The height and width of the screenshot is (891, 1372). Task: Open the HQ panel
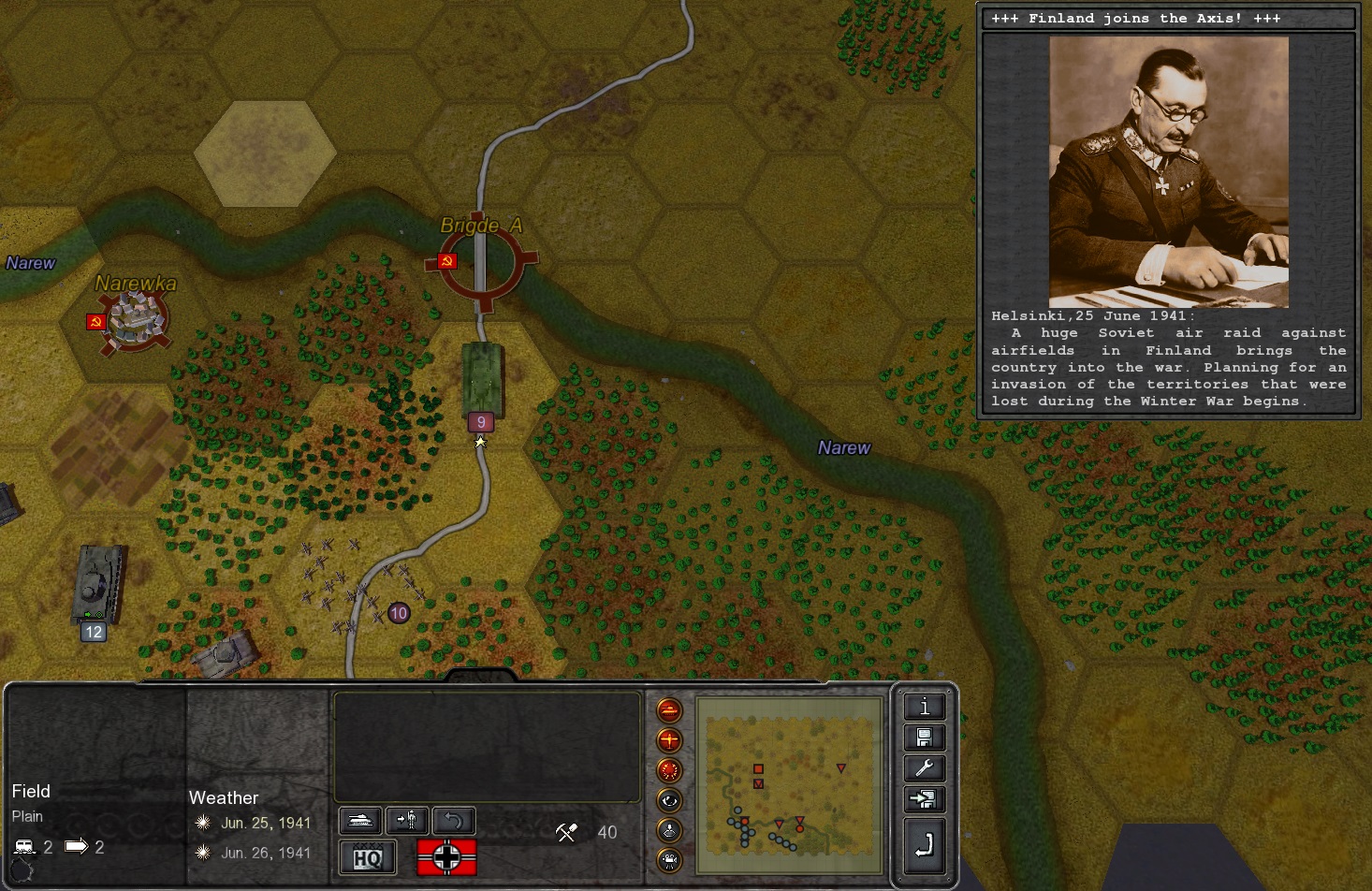coord(368,857)
